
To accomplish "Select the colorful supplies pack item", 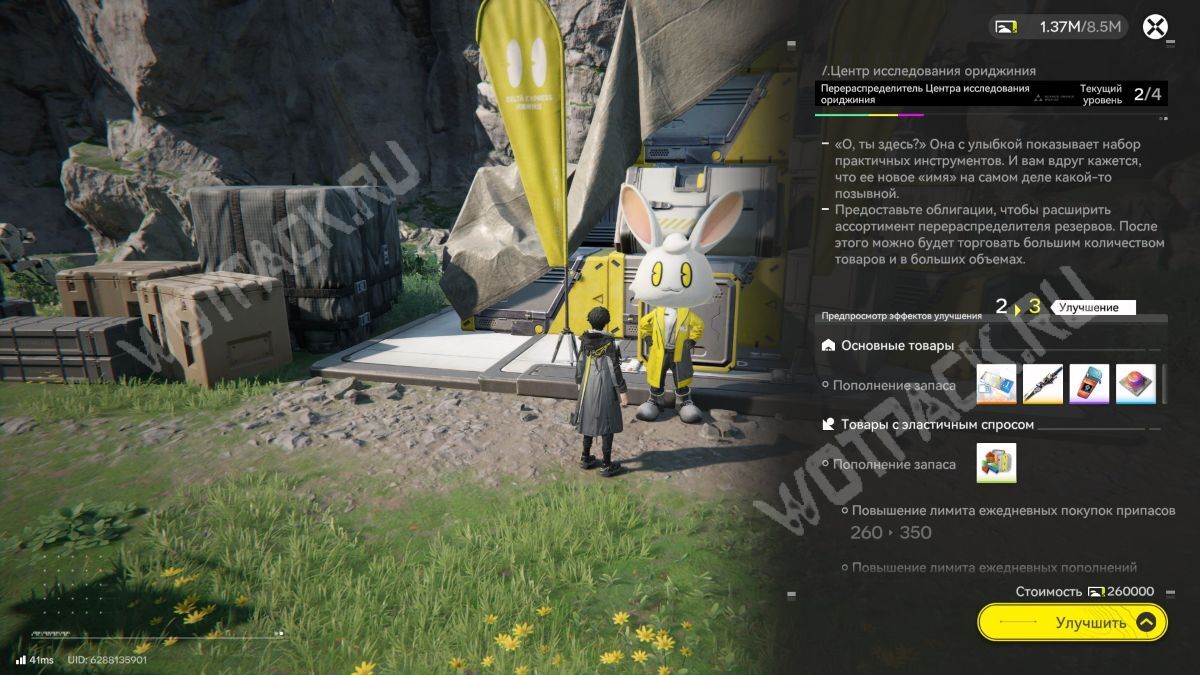I will [996, 463].
